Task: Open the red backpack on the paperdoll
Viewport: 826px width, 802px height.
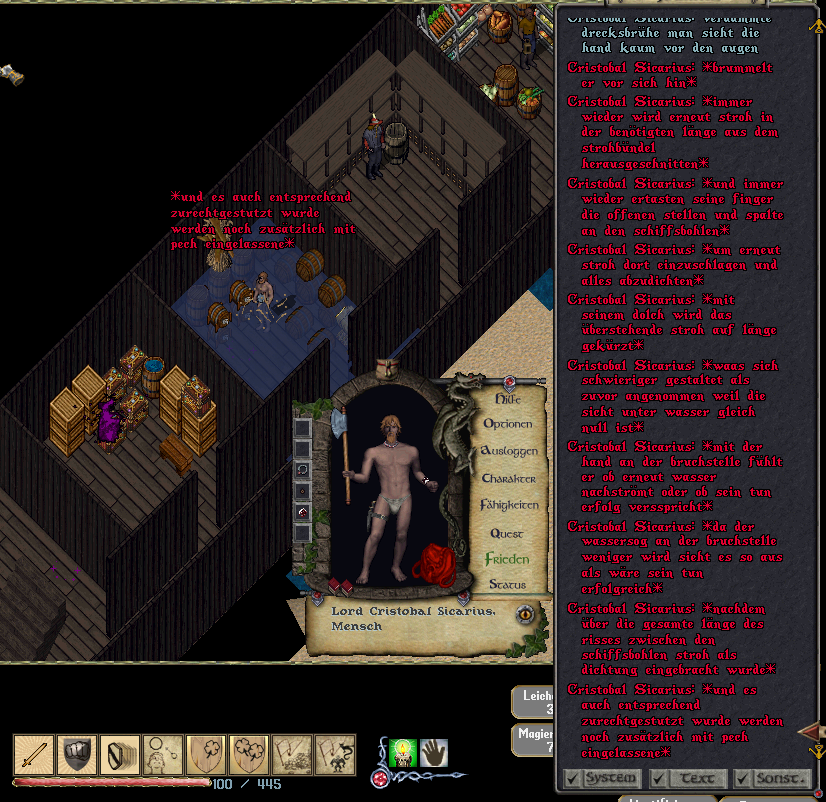Action: [436, 564]
